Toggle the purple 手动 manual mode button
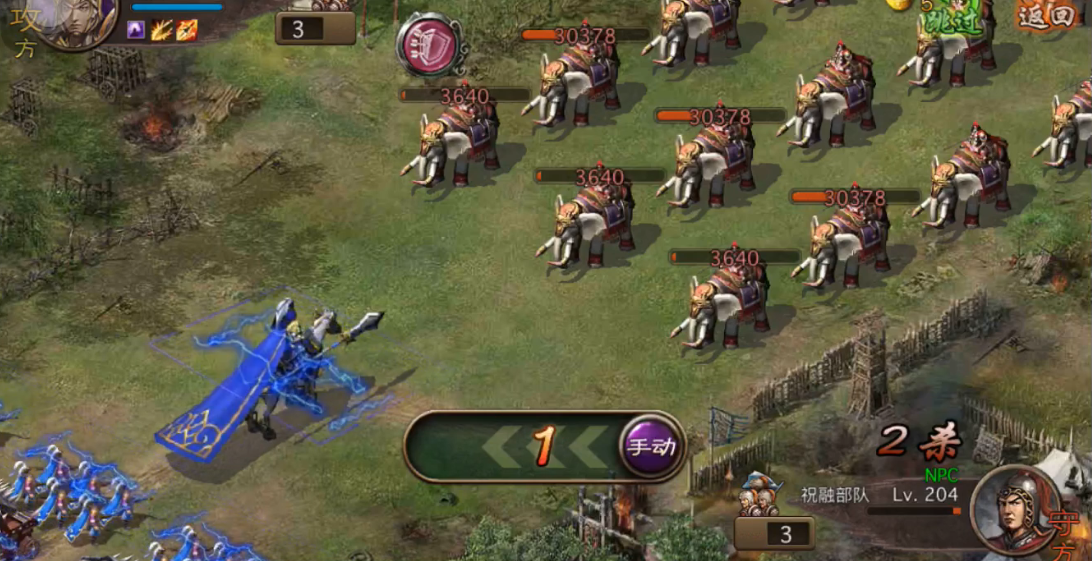 [651, 446]
